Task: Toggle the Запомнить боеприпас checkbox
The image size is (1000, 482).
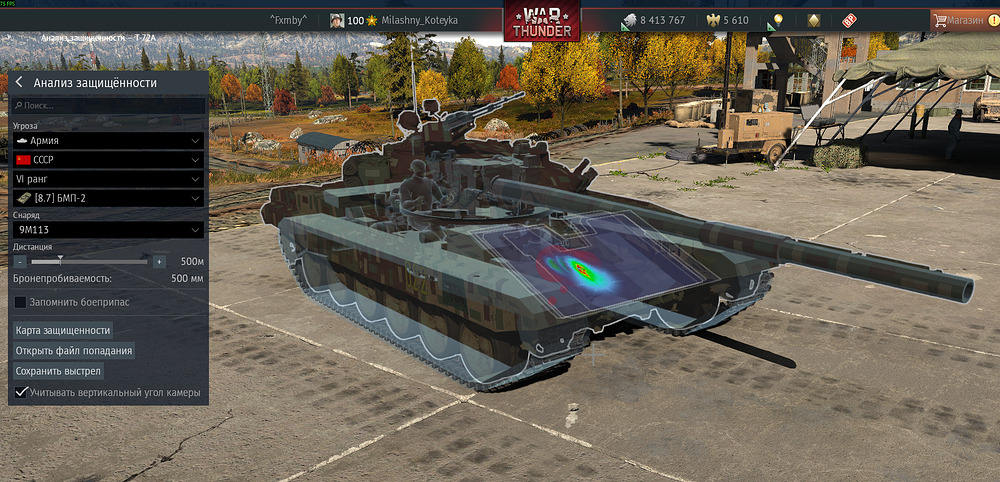Action: 20,302
